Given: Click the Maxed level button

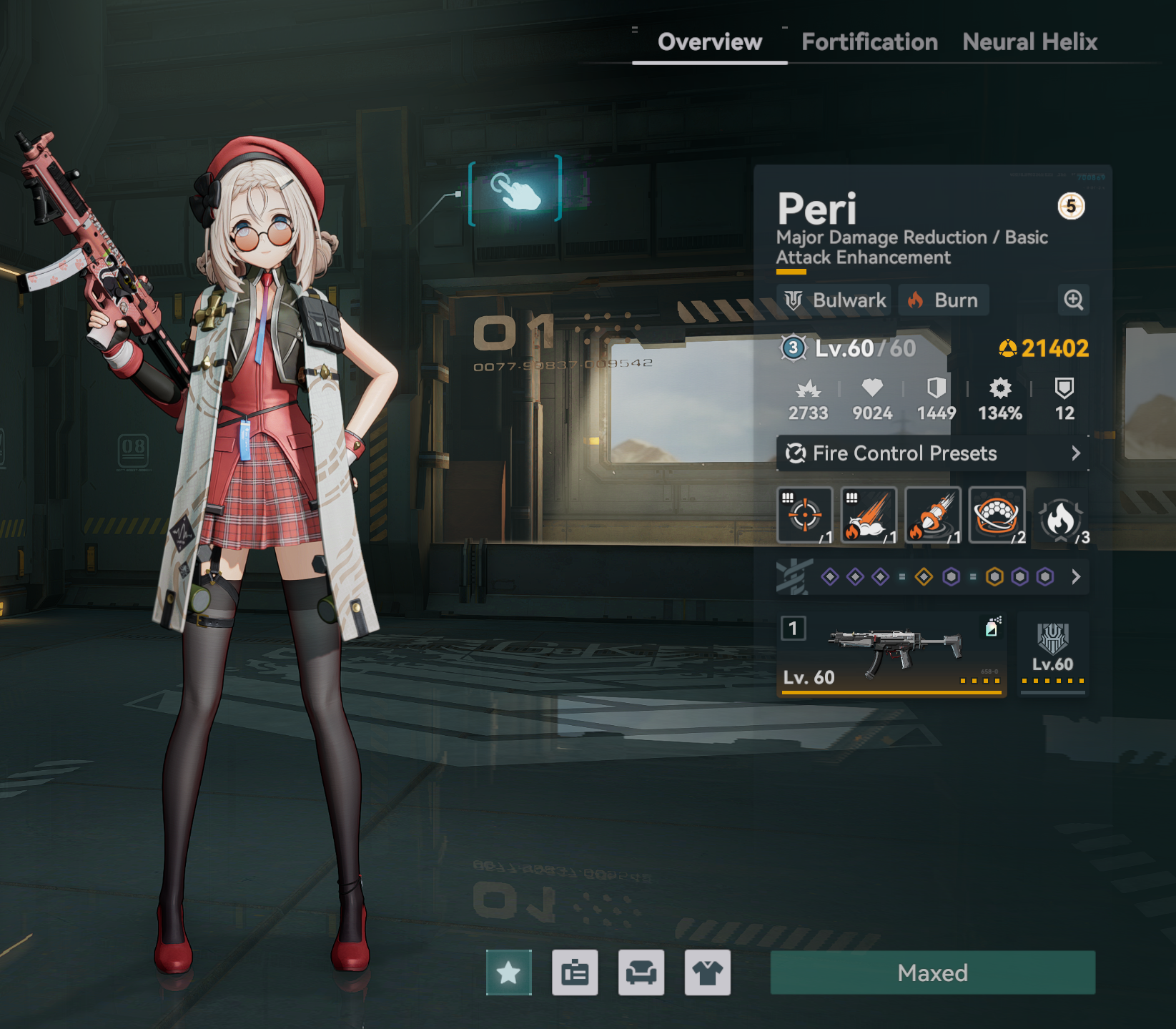Looking at the screenshot, I should point(932,973).
